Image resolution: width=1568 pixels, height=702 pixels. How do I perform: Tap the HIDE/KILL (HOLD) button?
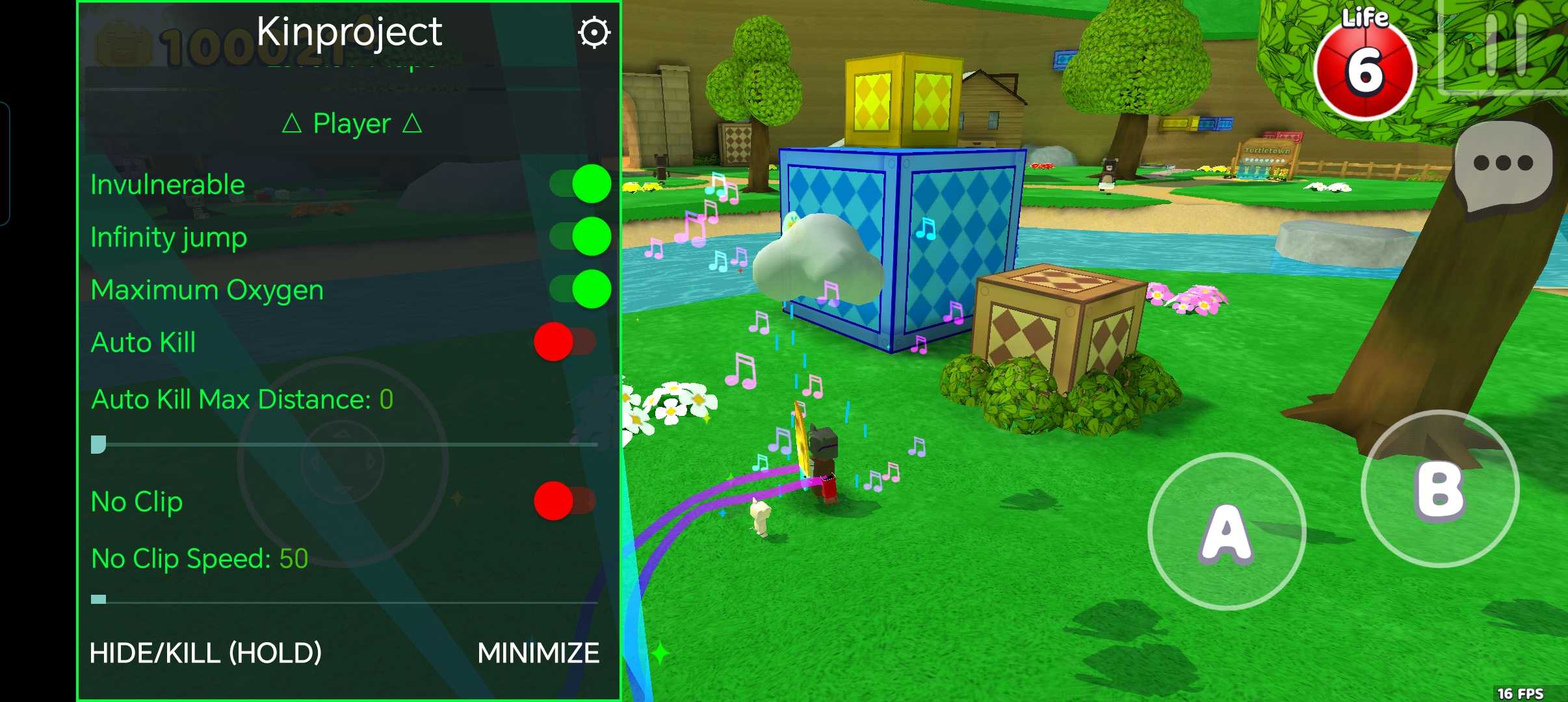pos(205,653)
